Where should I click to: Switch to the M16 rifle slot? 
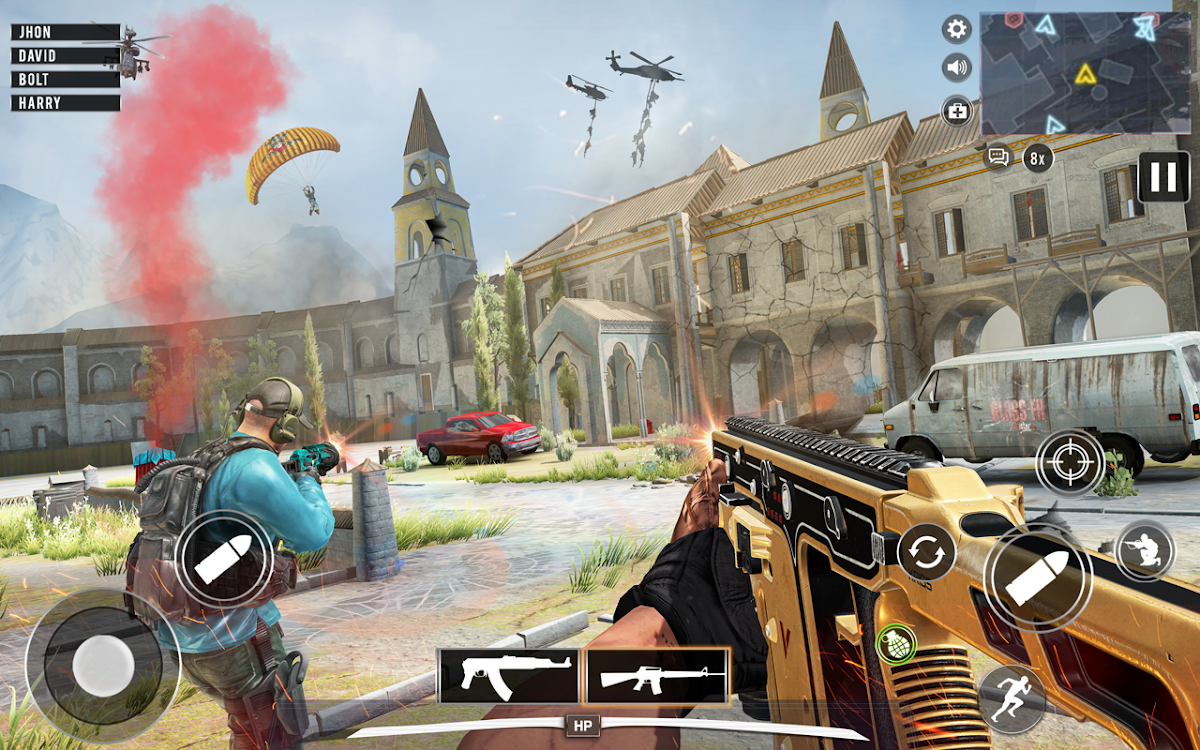[656, 676]
